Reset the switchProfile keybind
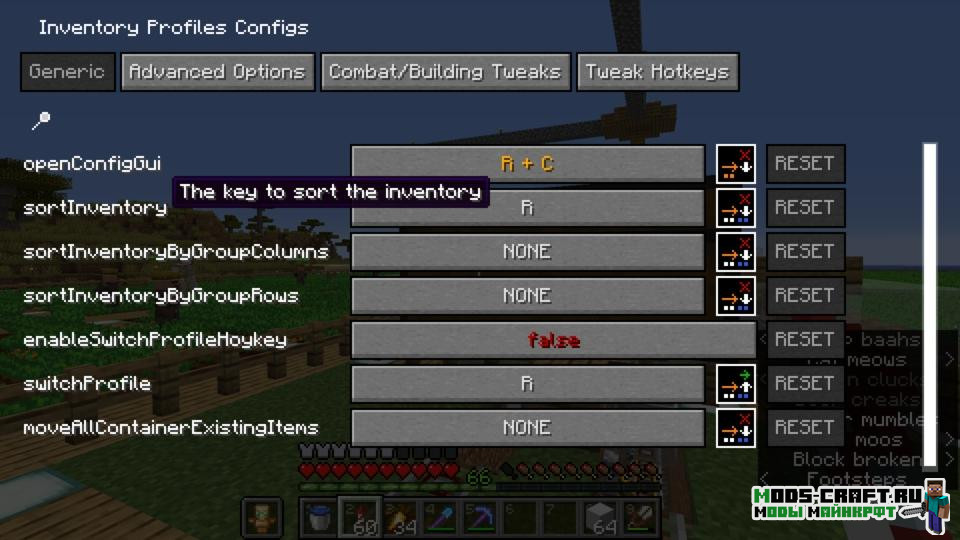Screen dimensions: 960x540 pyautogui.click(x=805, y=384)
